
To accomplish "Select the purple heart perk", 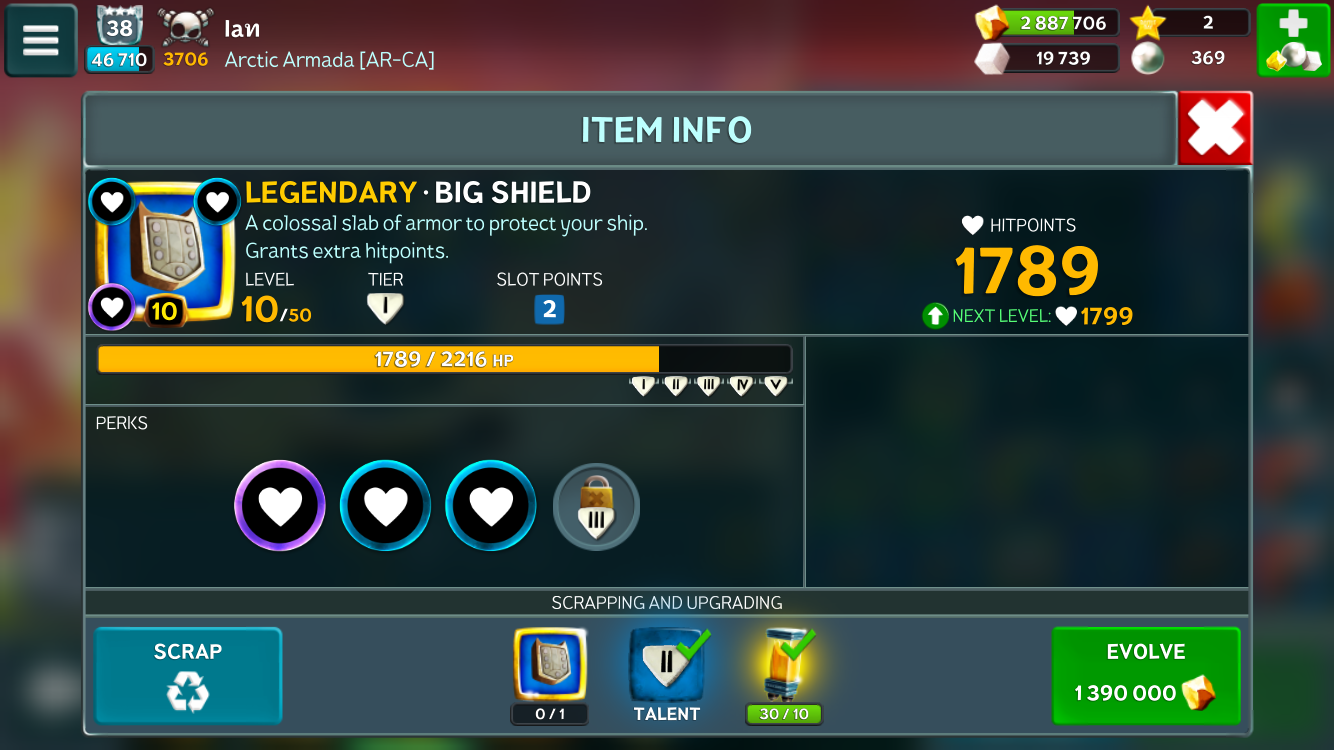I will pyautogui.click(x=280, y=506).
